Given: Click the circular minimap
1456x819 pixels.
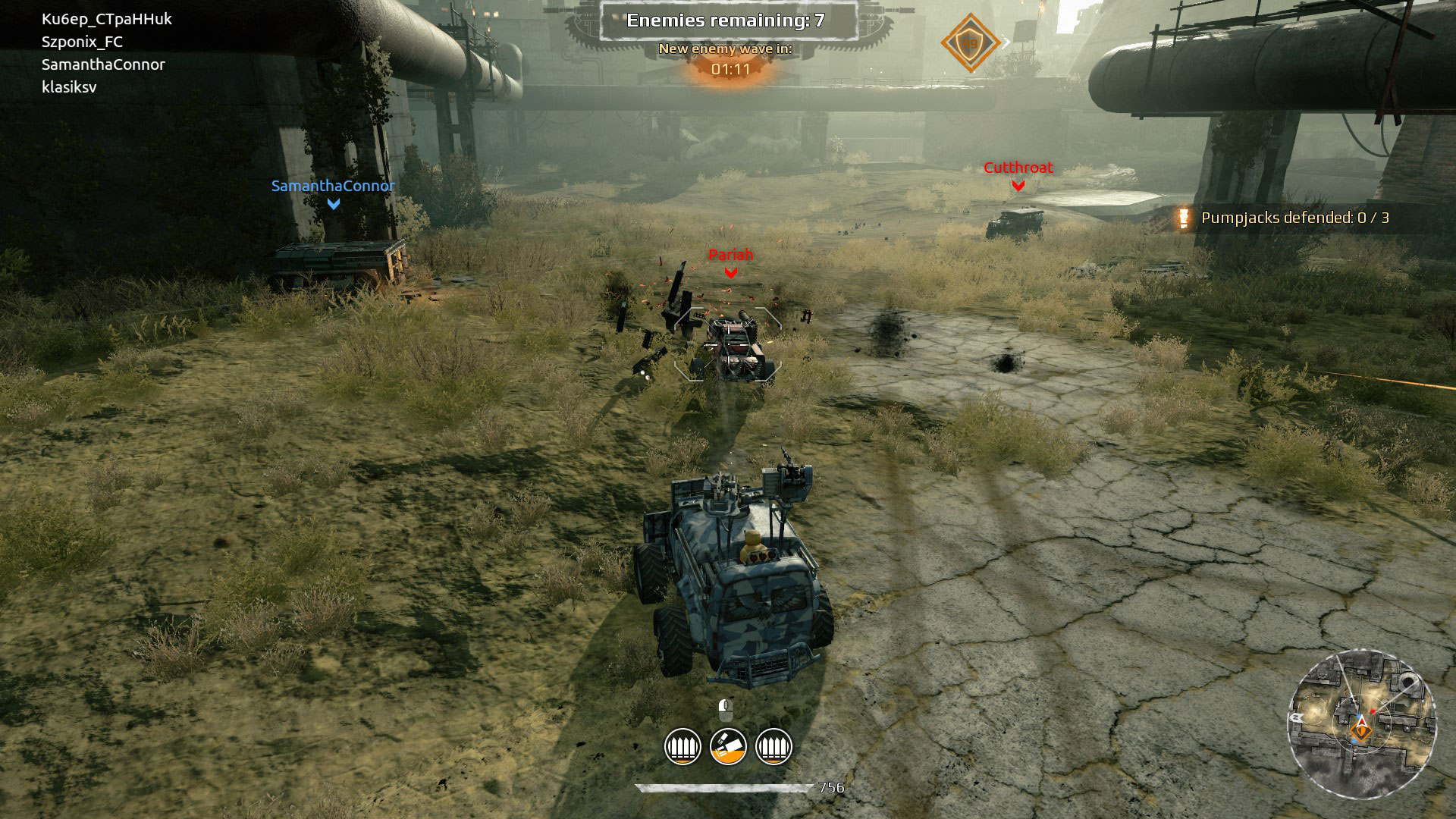Looking at the screenshot, I should [x=1361, y=726].
